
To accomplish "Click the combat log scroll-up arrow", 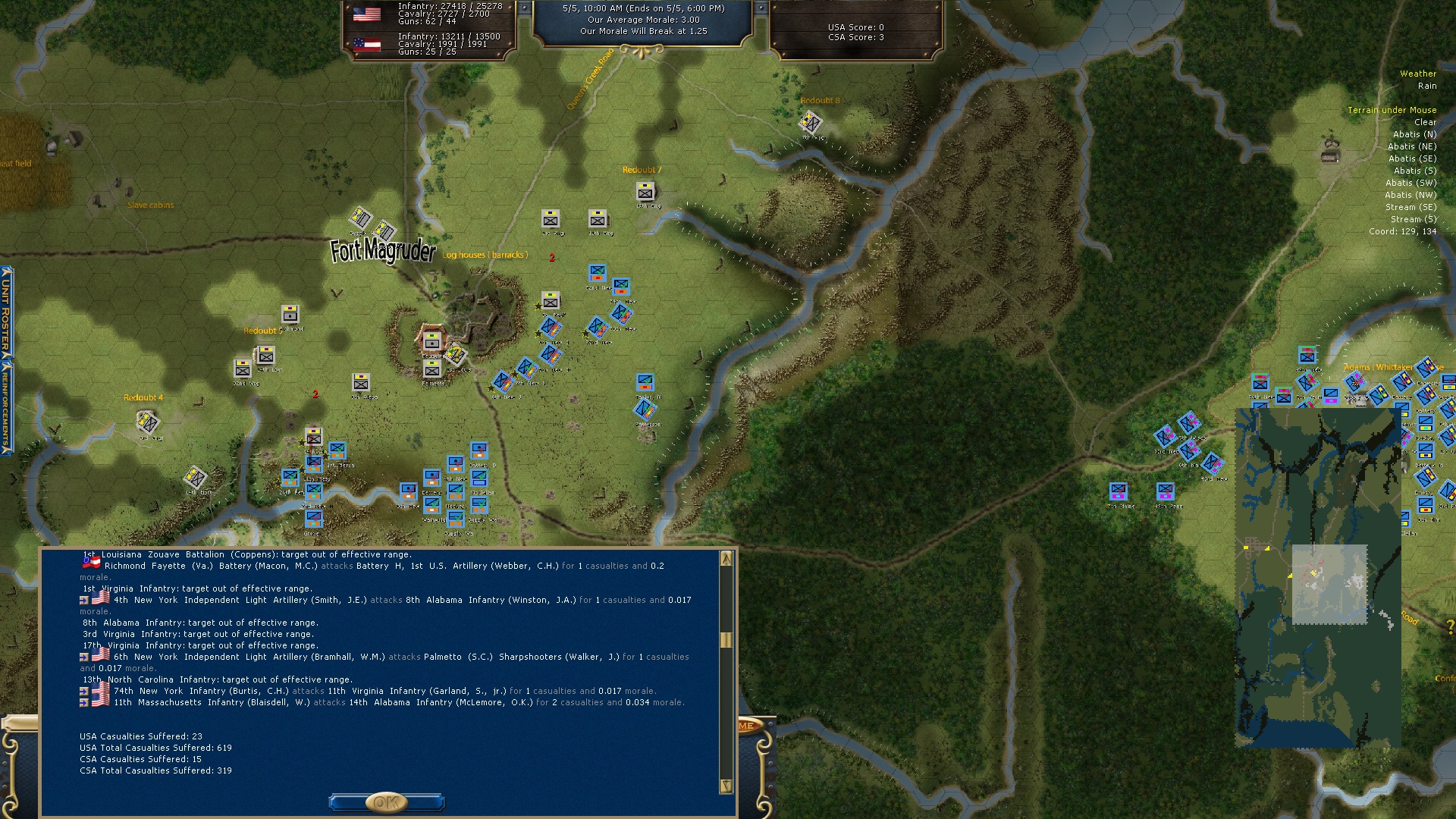I will [726, 559].
